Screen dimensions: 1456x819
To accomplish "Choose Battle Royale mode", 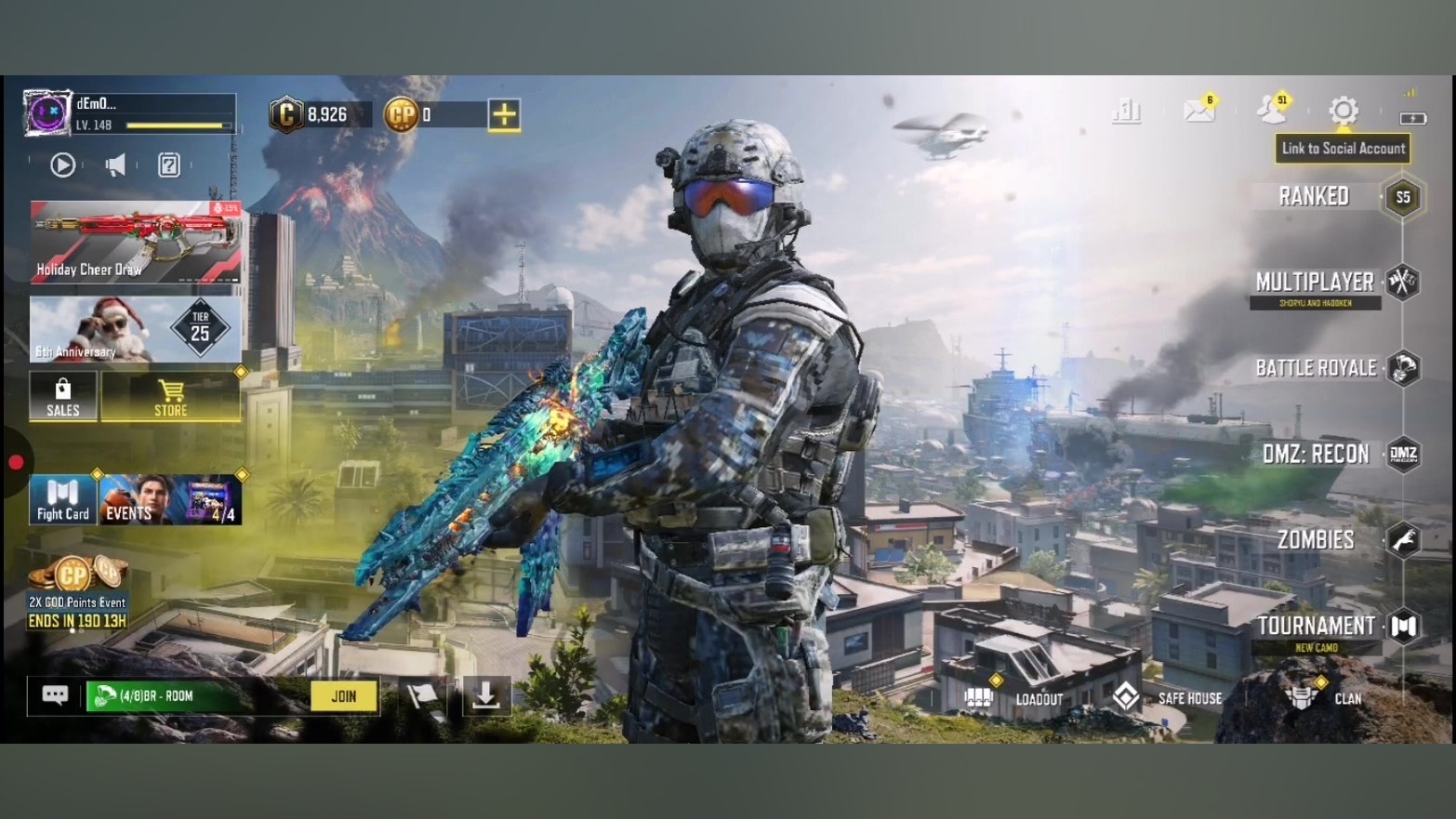I will click(x=1316, y=368).
